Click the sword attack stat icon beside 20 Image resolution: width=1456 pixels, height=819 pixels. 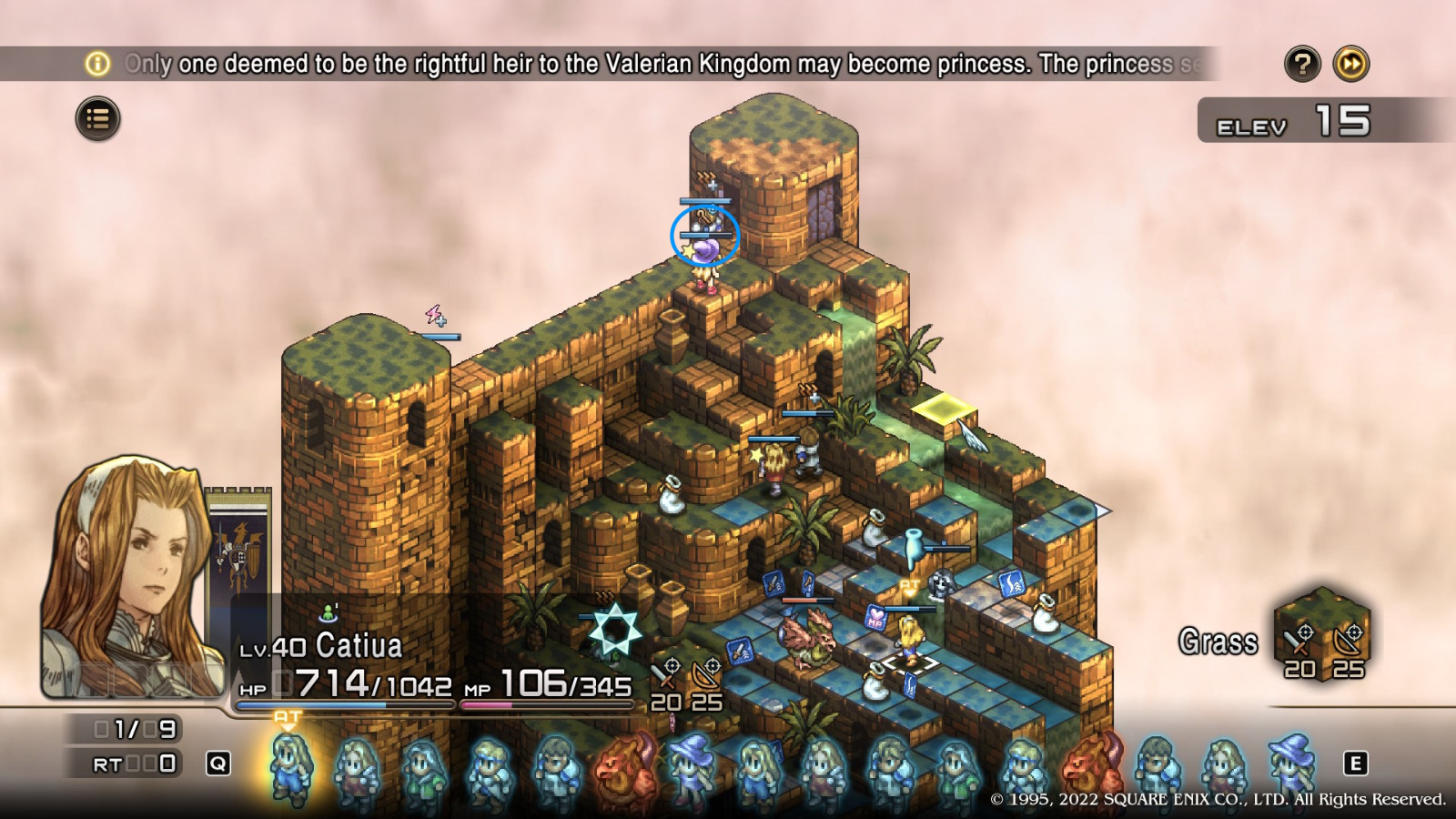tap(667, 673)
